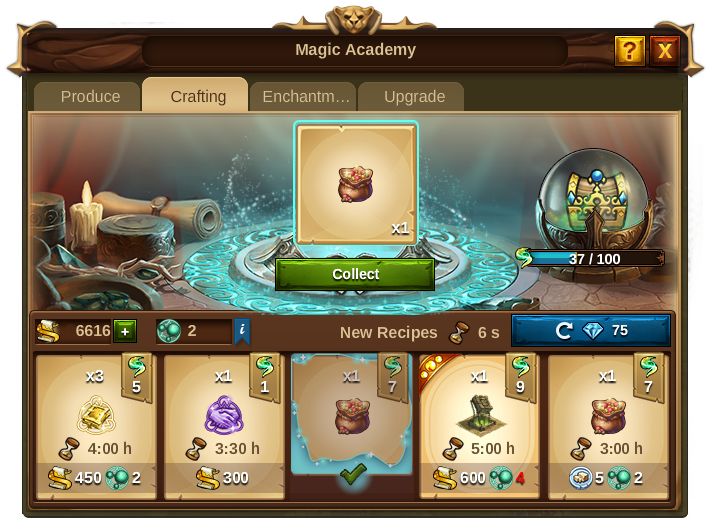Click the finished treasure bag crafting slot
Viewport: 712px width, 525px height.
pyautogui.click(x=356, y=186)
